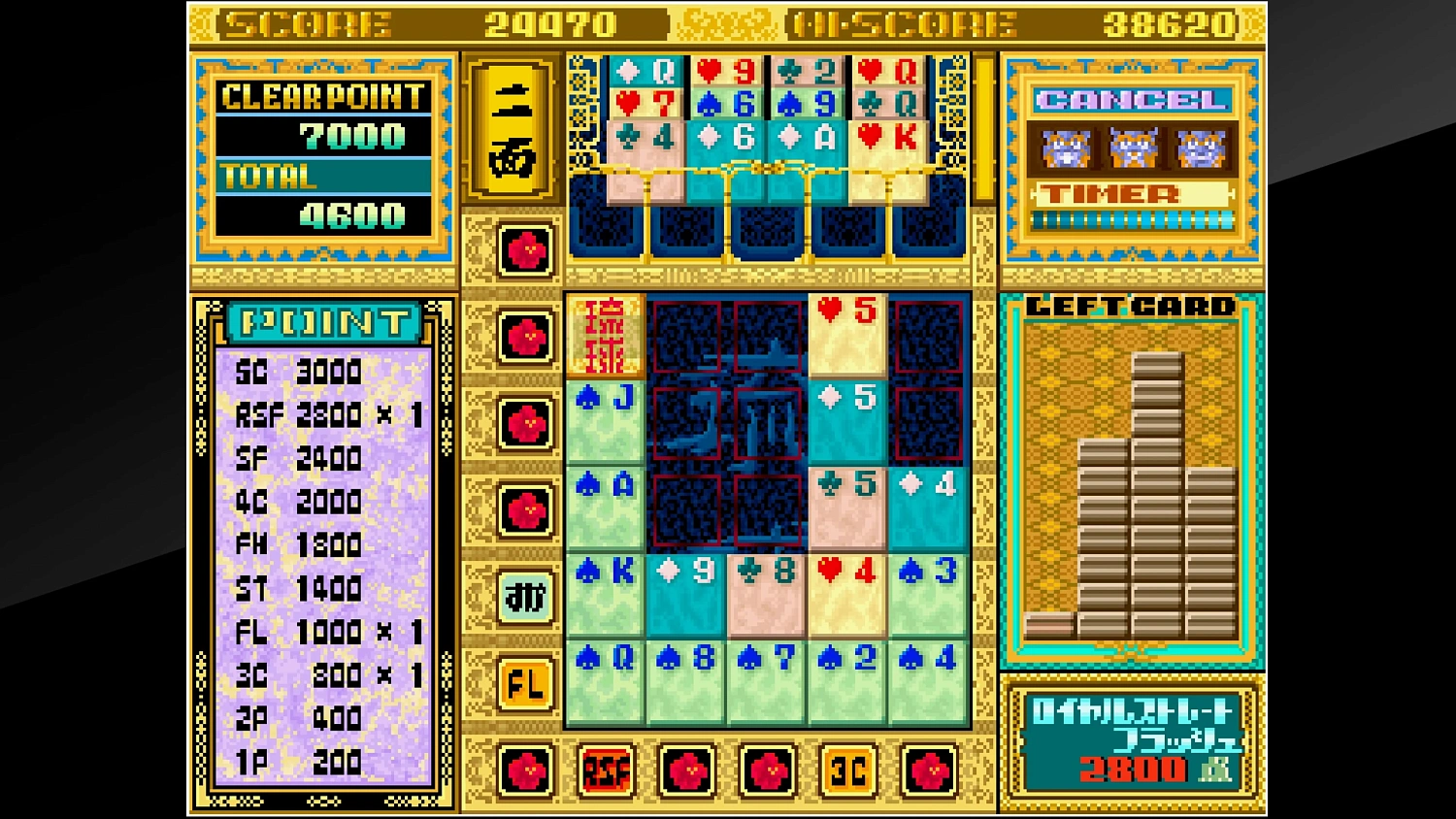Select the RSF red badge at the bottom
1456x819 pixels.
point(605,768)
